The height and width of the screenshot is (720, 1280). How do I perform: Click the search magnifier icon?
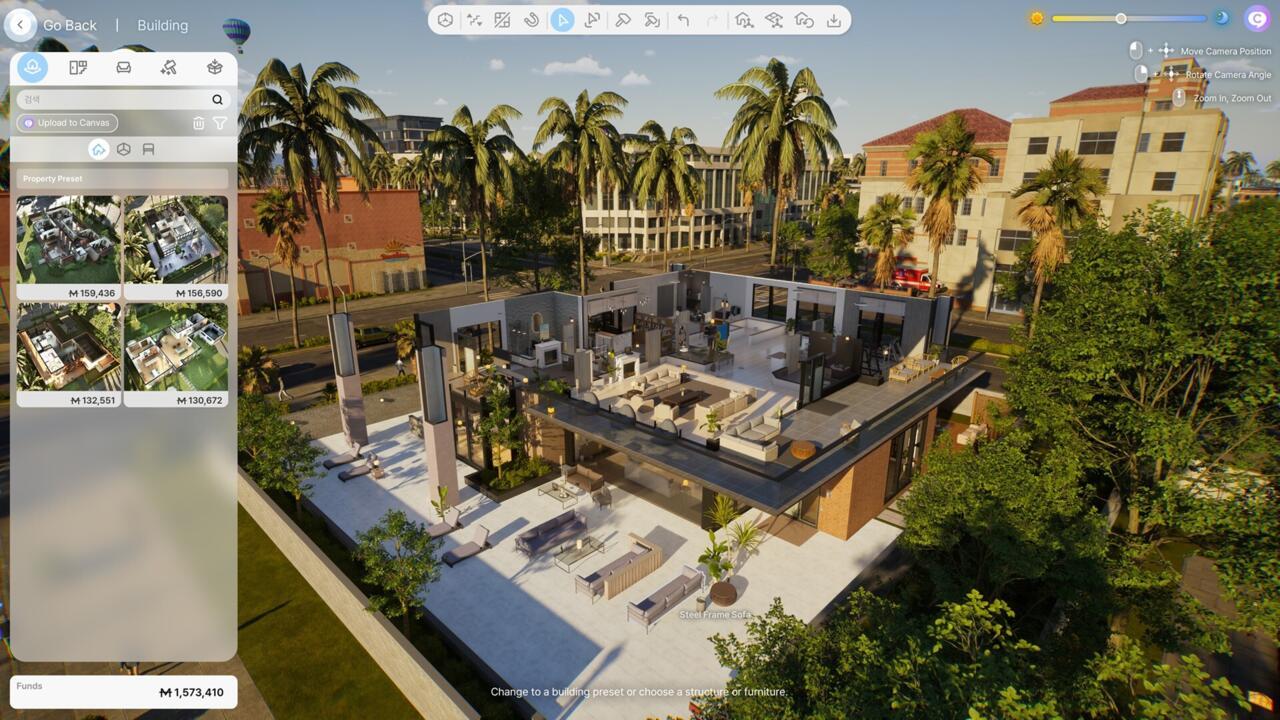[x=217, y=100]
